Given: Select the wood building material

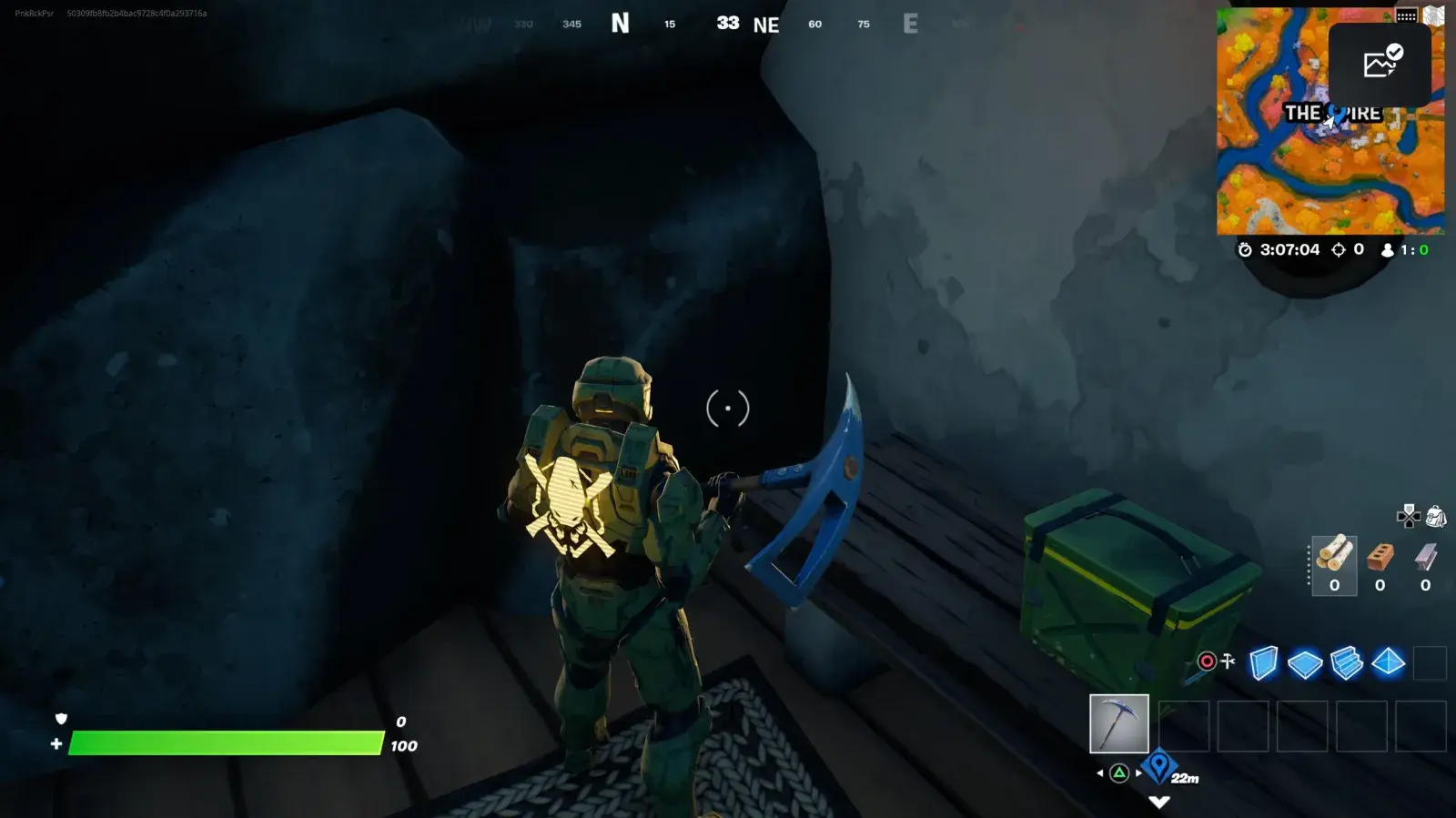Looking at the screenshot, I should point(1334,564).
